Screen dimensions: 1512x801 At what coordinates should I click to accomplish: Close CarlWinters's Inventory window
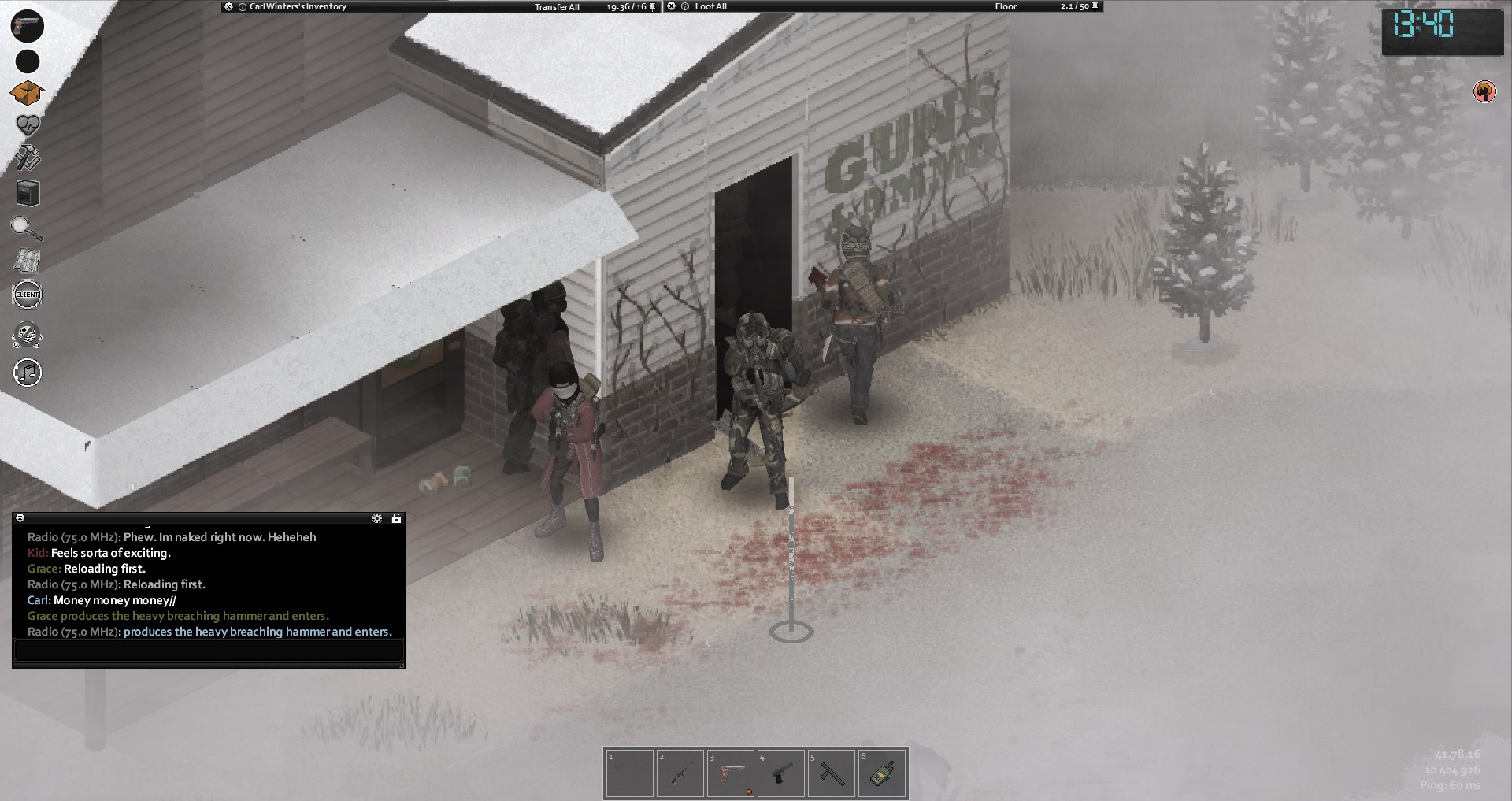point(229,6)
